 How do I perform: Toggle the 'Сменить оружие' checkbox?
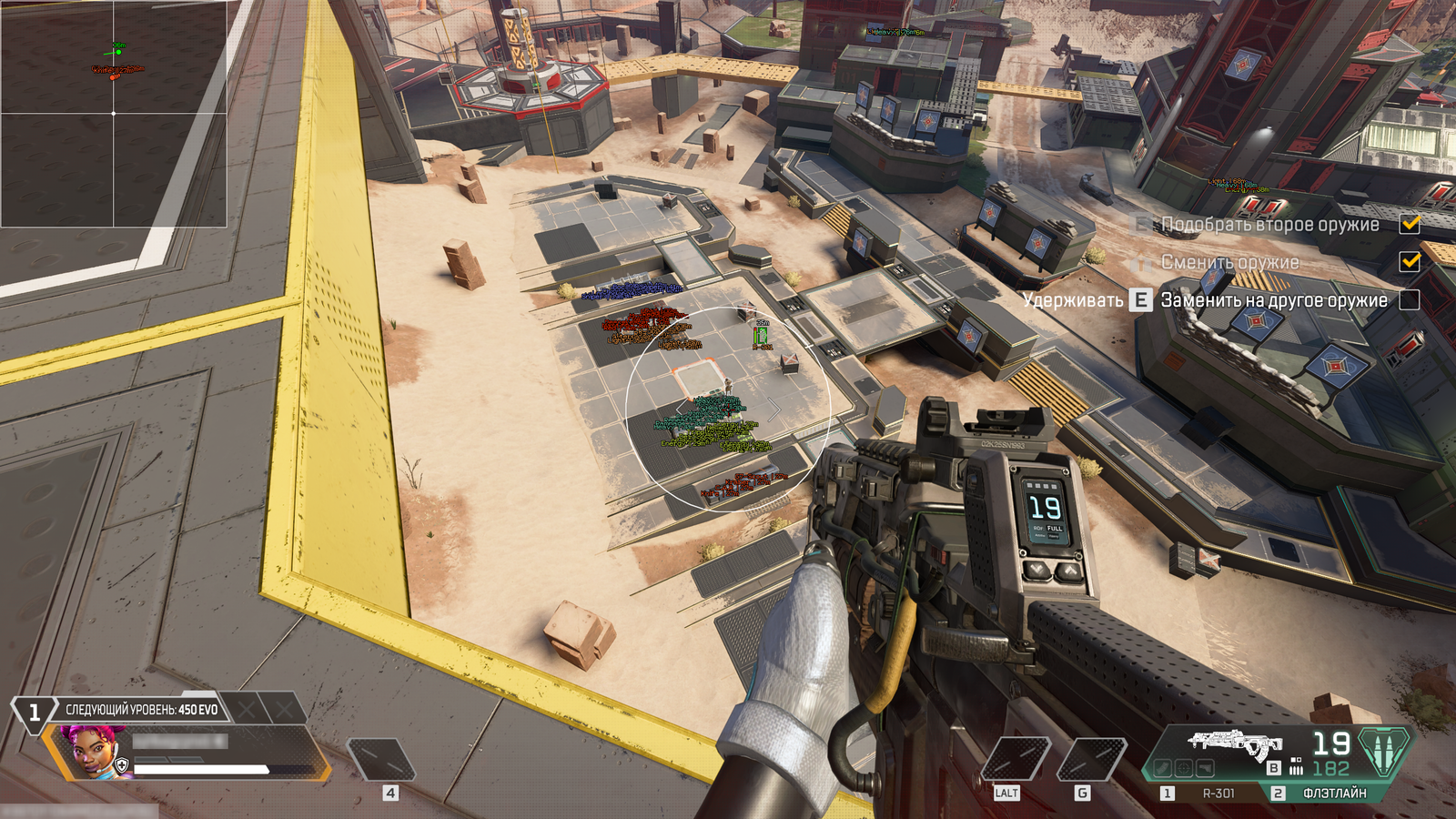tap(1410, 262)
